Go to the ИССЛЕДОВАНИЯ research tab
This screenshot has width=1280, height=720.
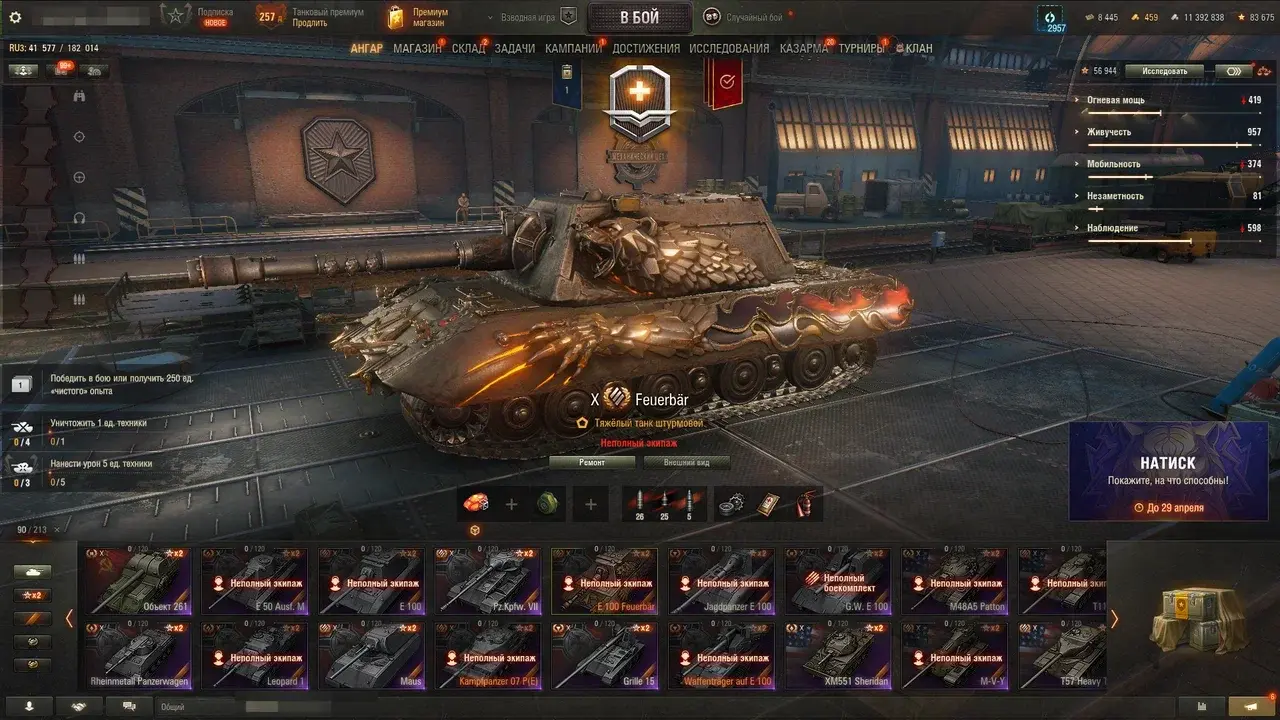pos(729,48)
